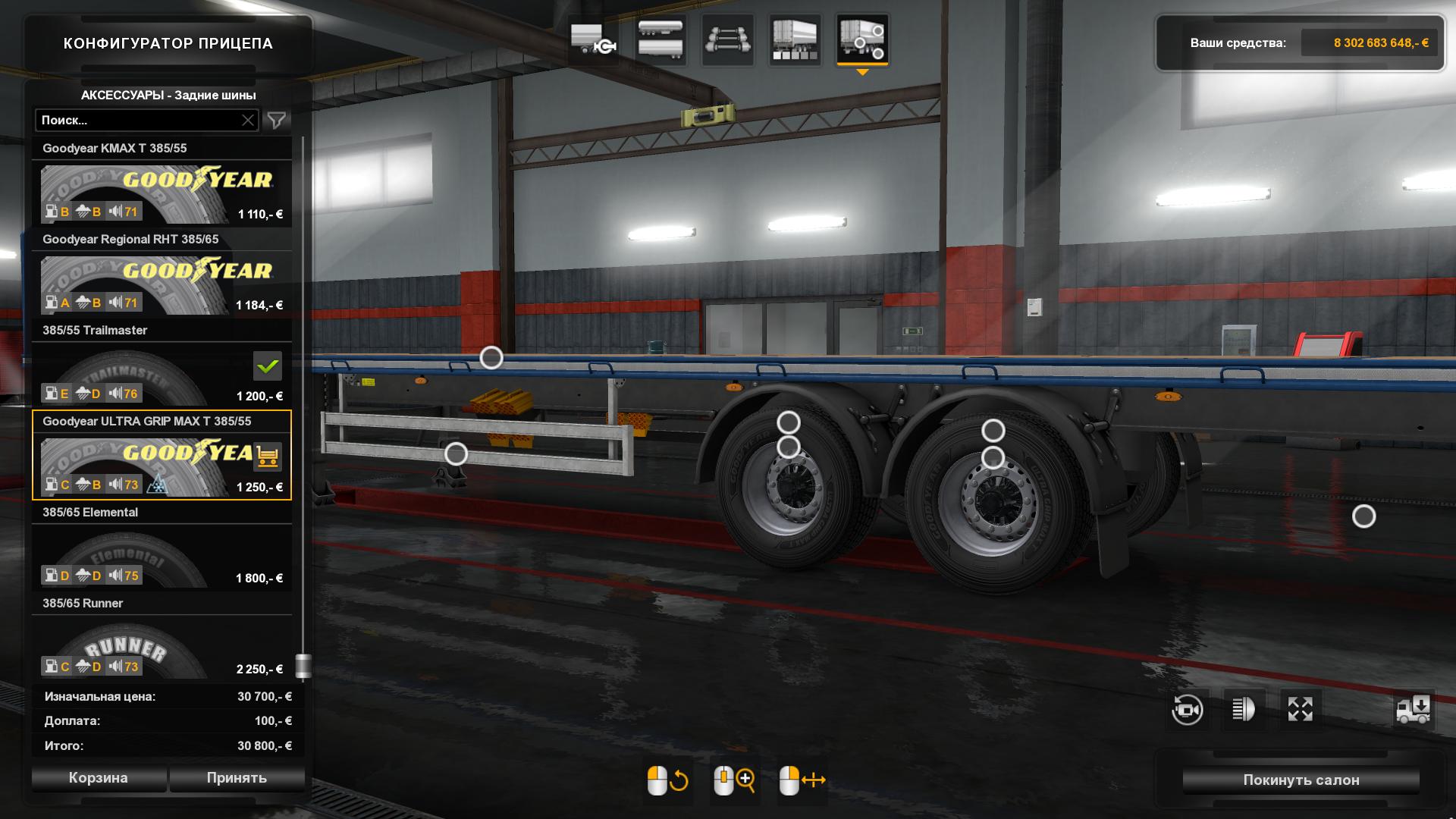Open the Корзина cart button
Image resolution: width=1456 pixels, height=819 pixels.
pos(99,778)
